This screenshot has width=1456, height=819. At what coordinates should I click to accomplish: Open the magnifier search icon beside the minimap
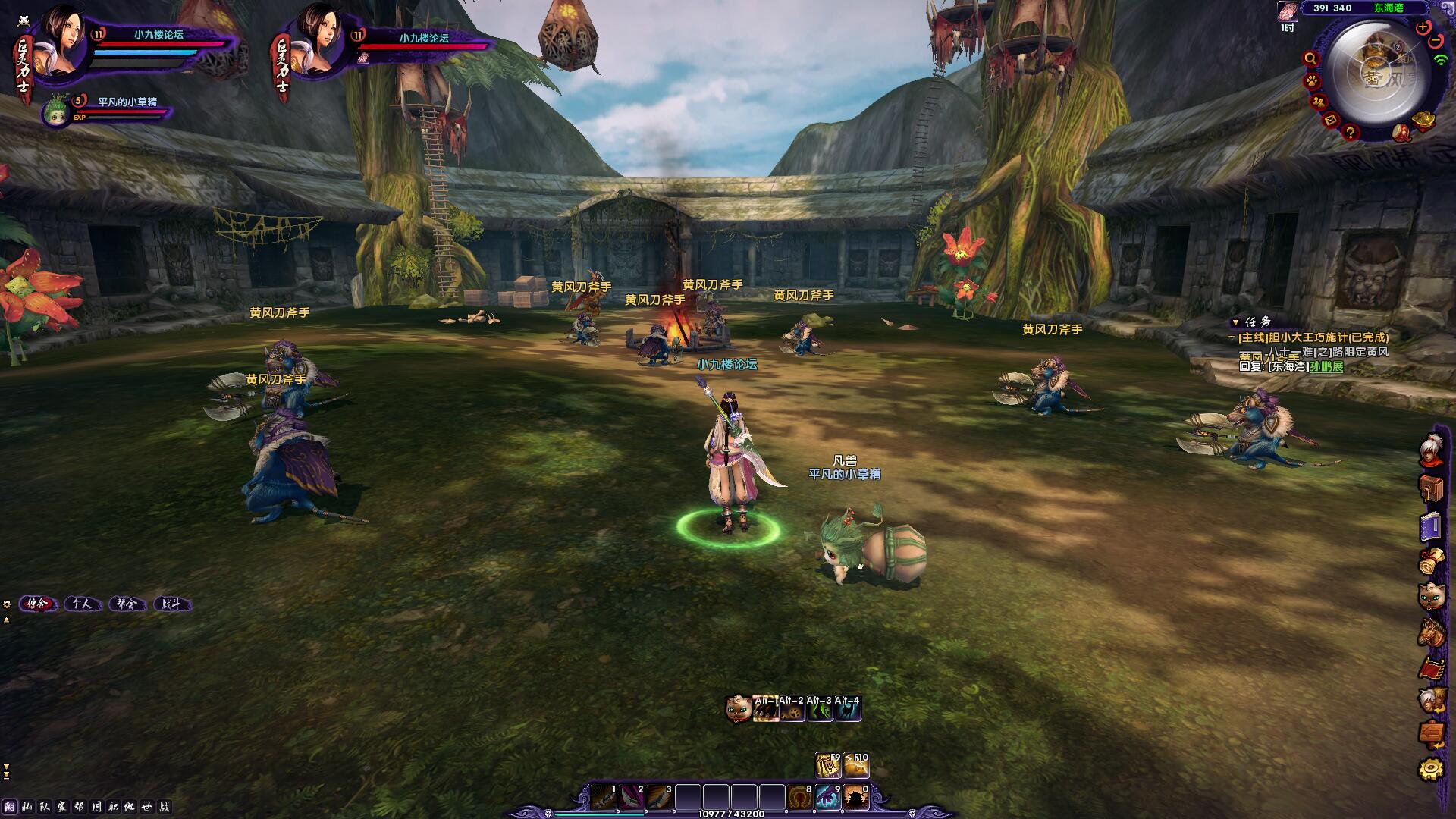coord(1310,59)
